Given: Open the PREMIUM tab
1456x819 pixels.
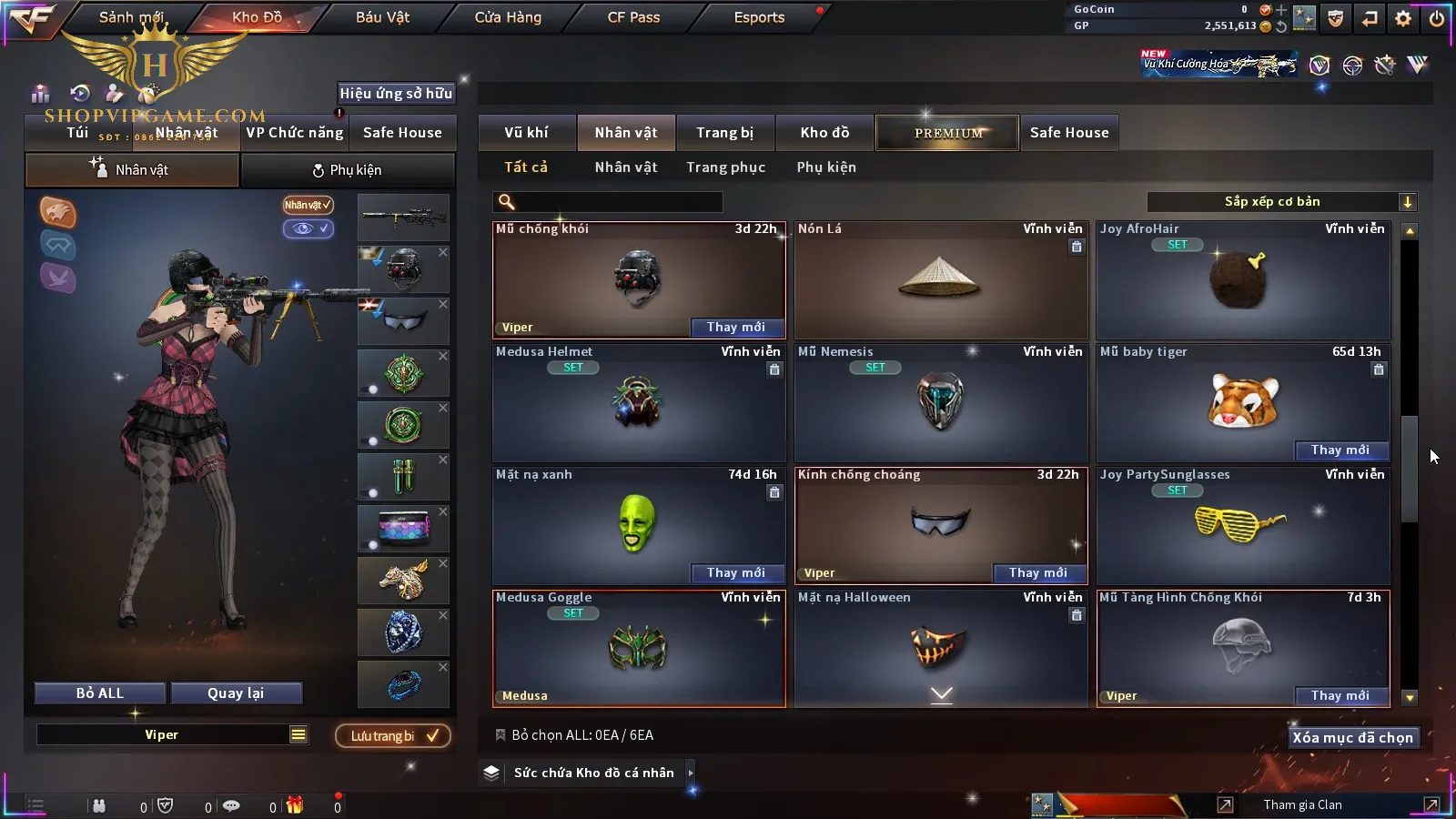Looking at the screenshot, I should (x=947, y=133).
